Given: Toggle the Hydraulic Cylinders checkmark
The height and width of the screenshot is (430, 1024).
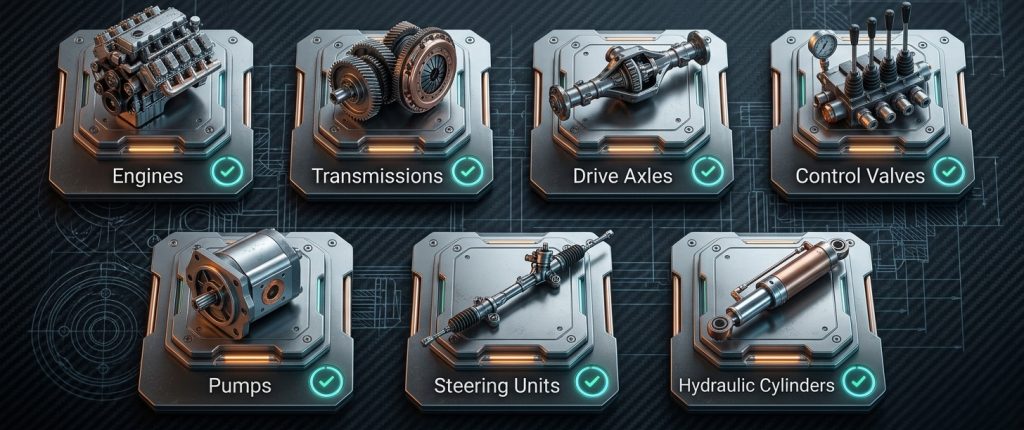Looking at the screenshot, I should point(858,381).
